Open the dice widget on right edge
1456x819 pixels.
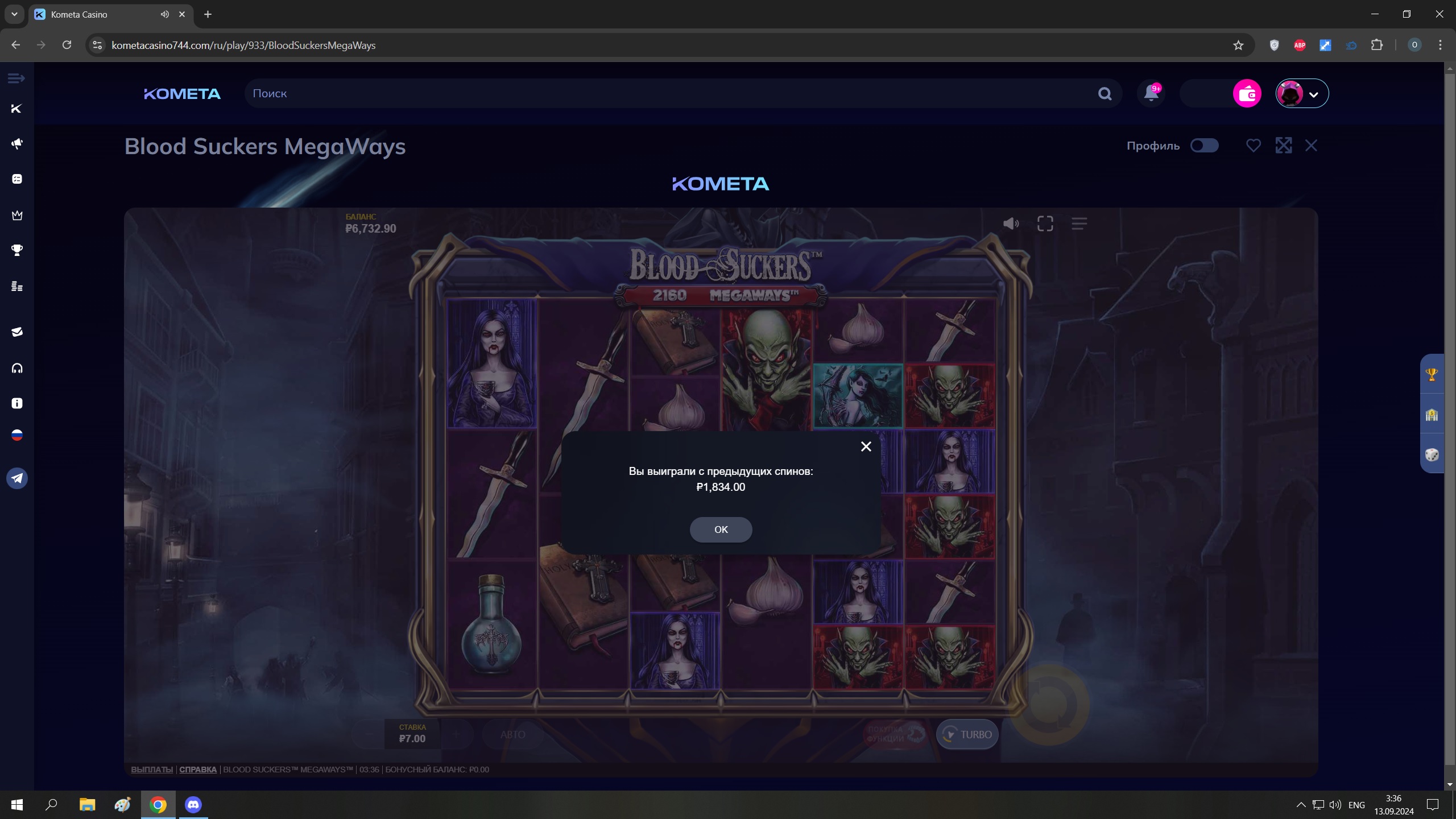click(x=1432, y=454)
